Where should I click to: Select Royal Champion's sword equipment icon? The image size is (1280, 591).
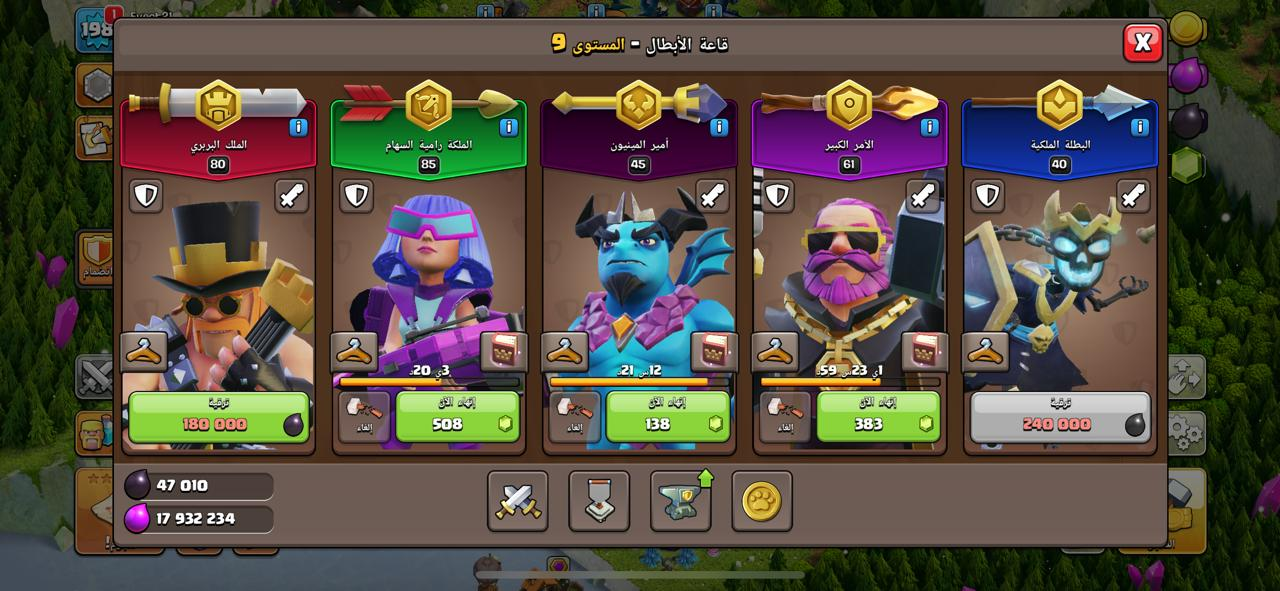coord(1133,196)
